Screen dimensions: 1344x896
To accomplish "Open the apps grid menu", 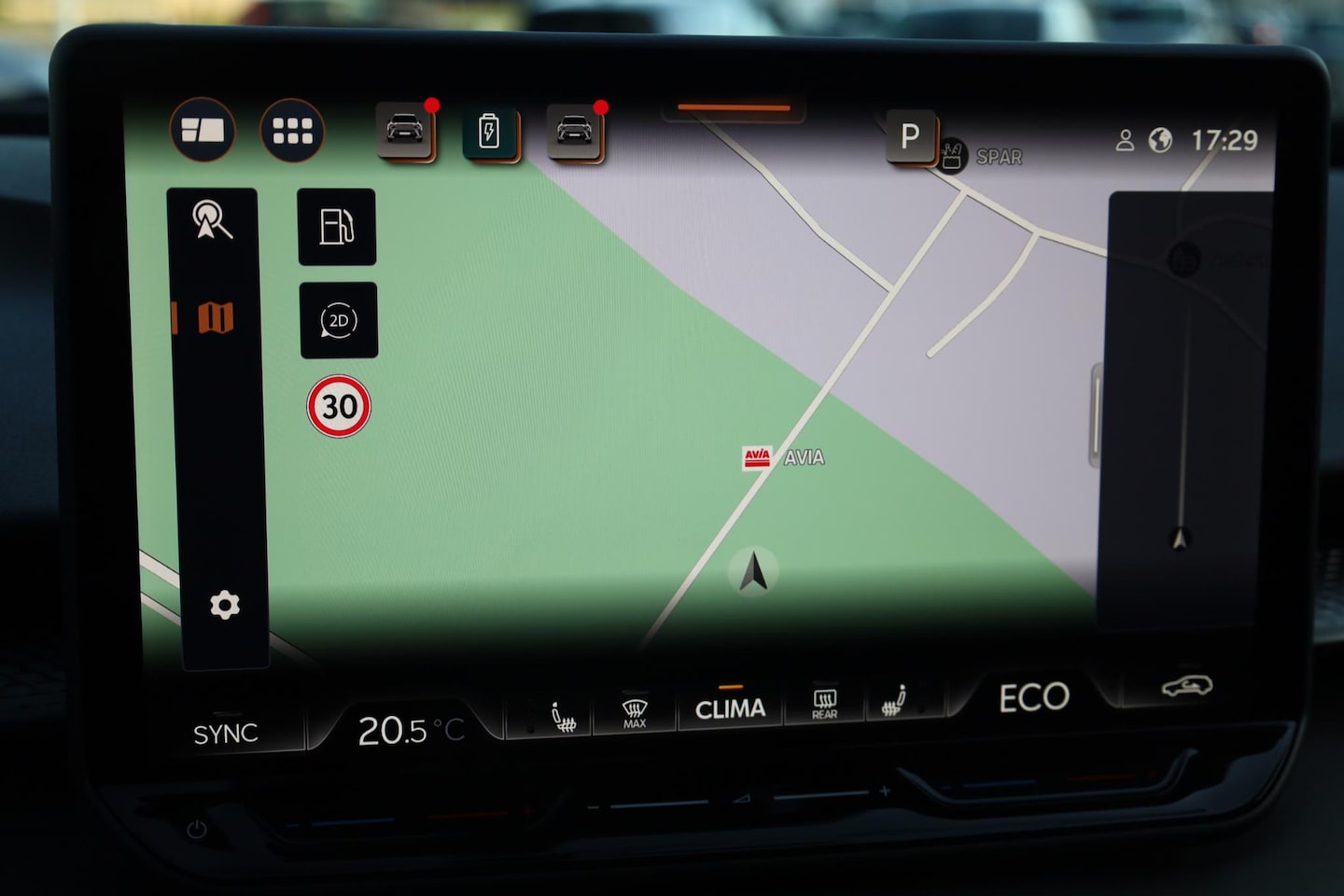I will [292, 132].
